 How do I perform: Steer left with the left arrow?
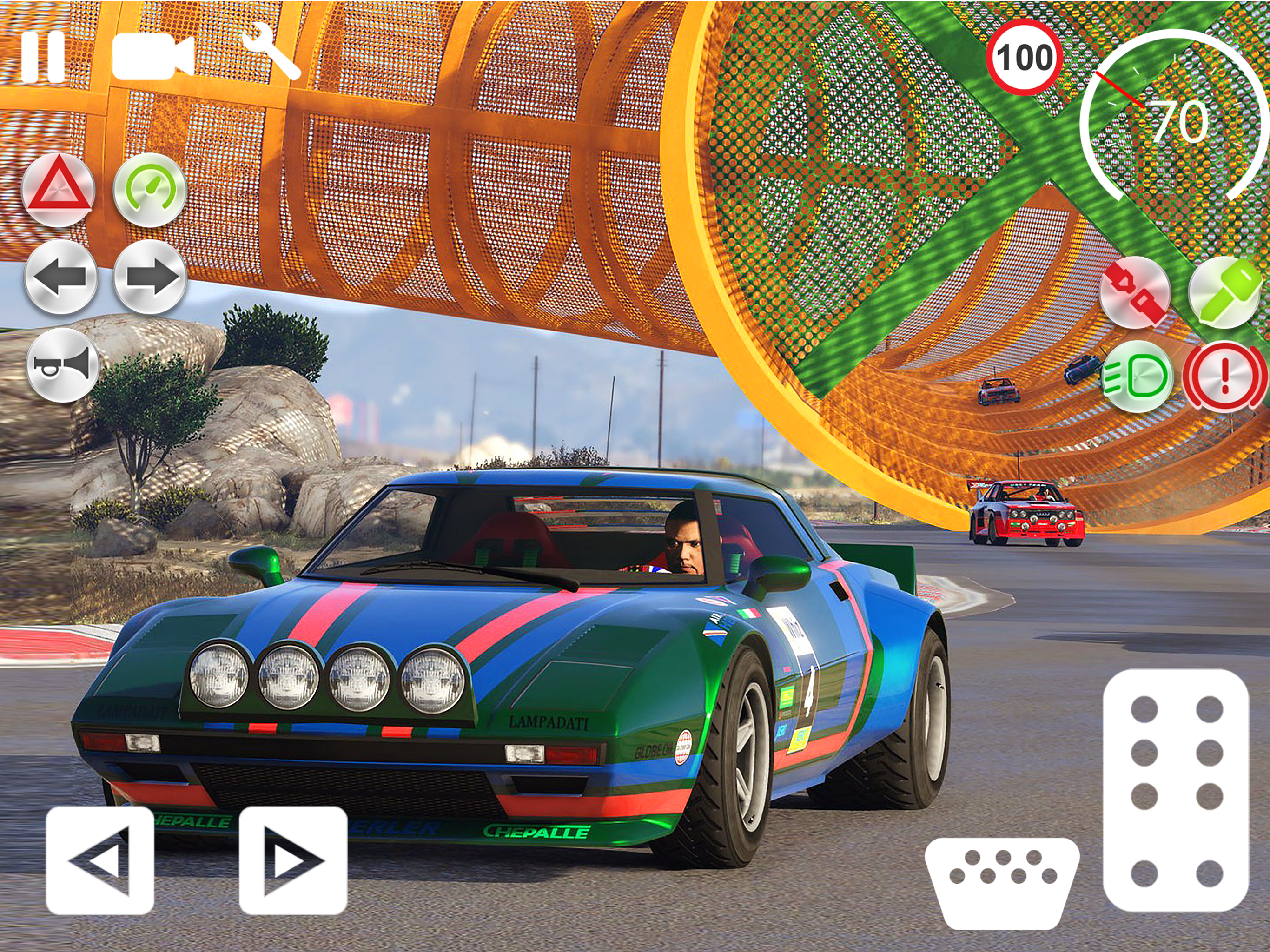pos(100,860)
